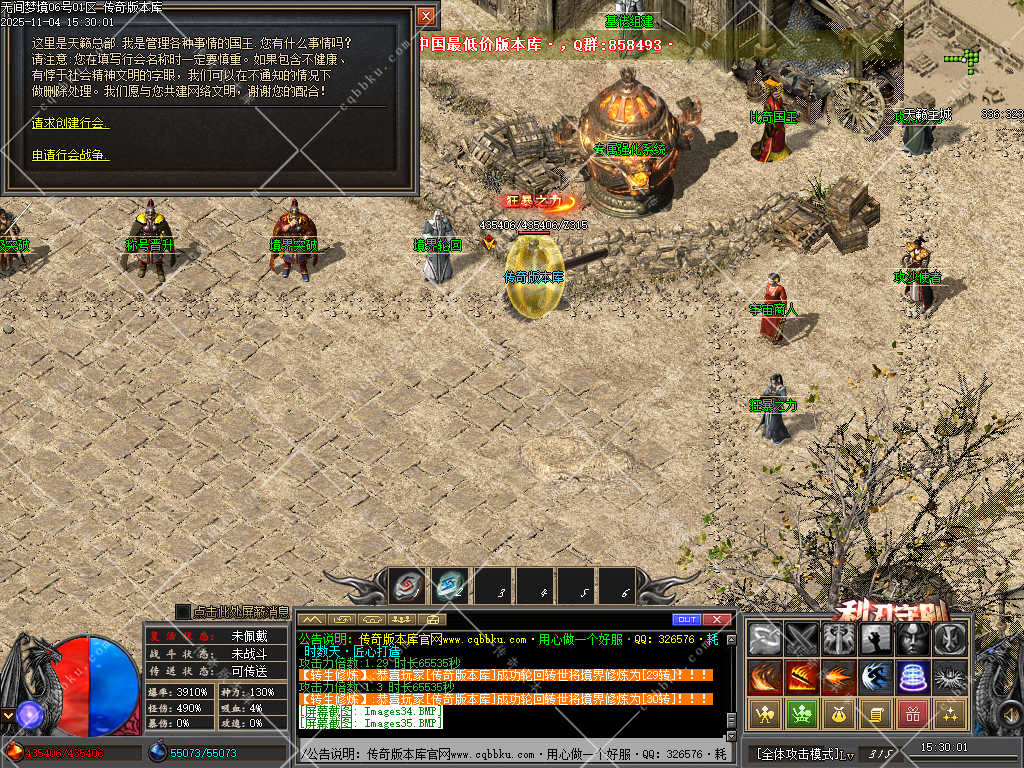Open the red gift box icon
The width and height of the screenshot is (1024, 768).
[x=912, y=714]
